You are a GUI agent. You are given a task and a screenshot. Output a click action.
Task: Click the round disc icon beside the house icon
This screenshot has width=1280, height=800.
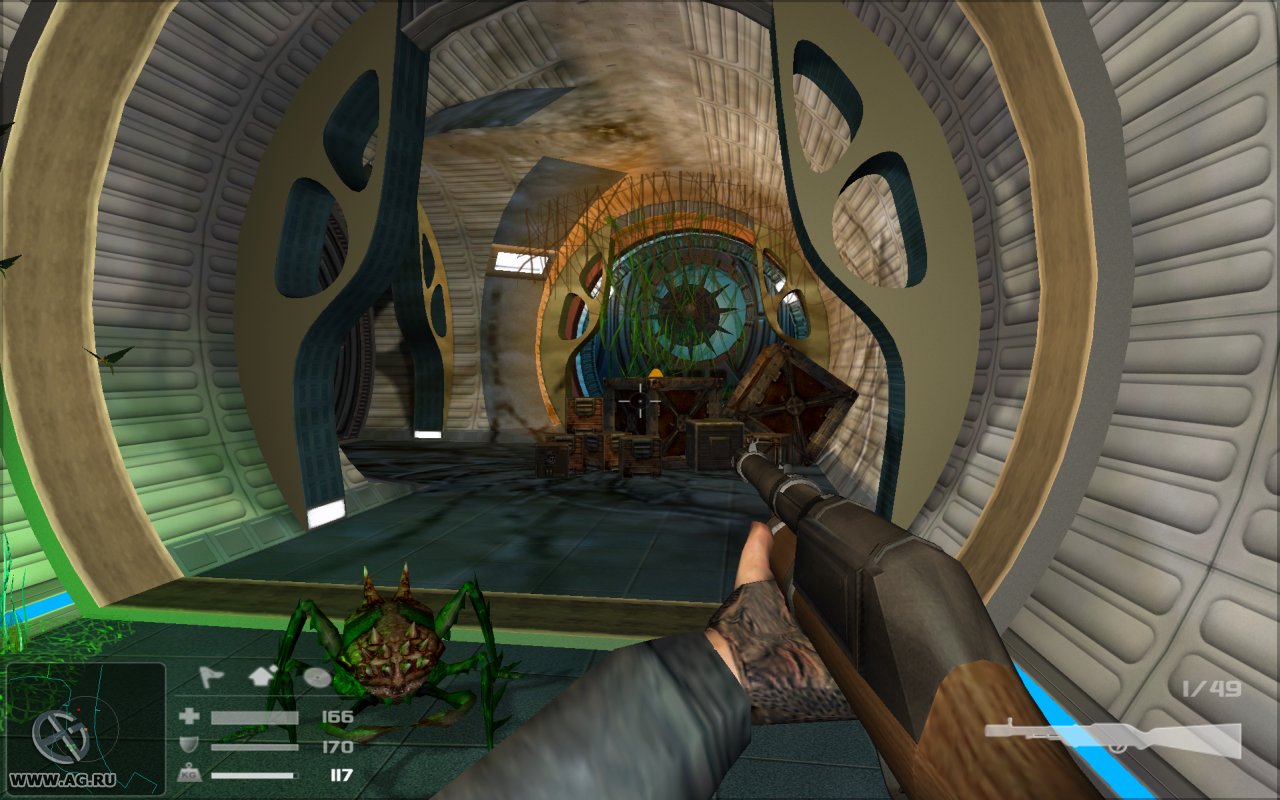317,677
